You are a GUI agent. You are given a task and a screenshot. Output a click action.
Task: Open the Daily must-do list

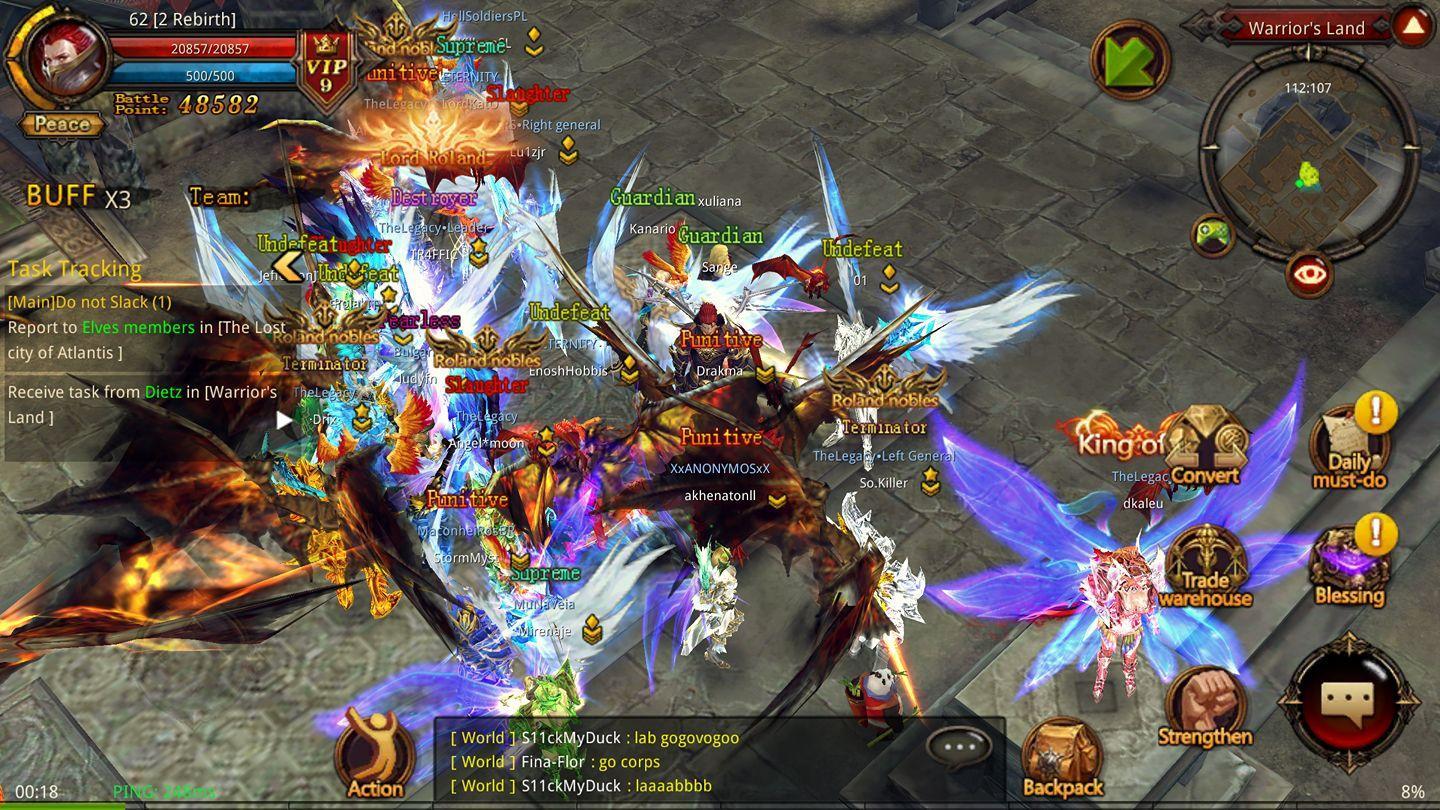click(x=1350, y=448)
